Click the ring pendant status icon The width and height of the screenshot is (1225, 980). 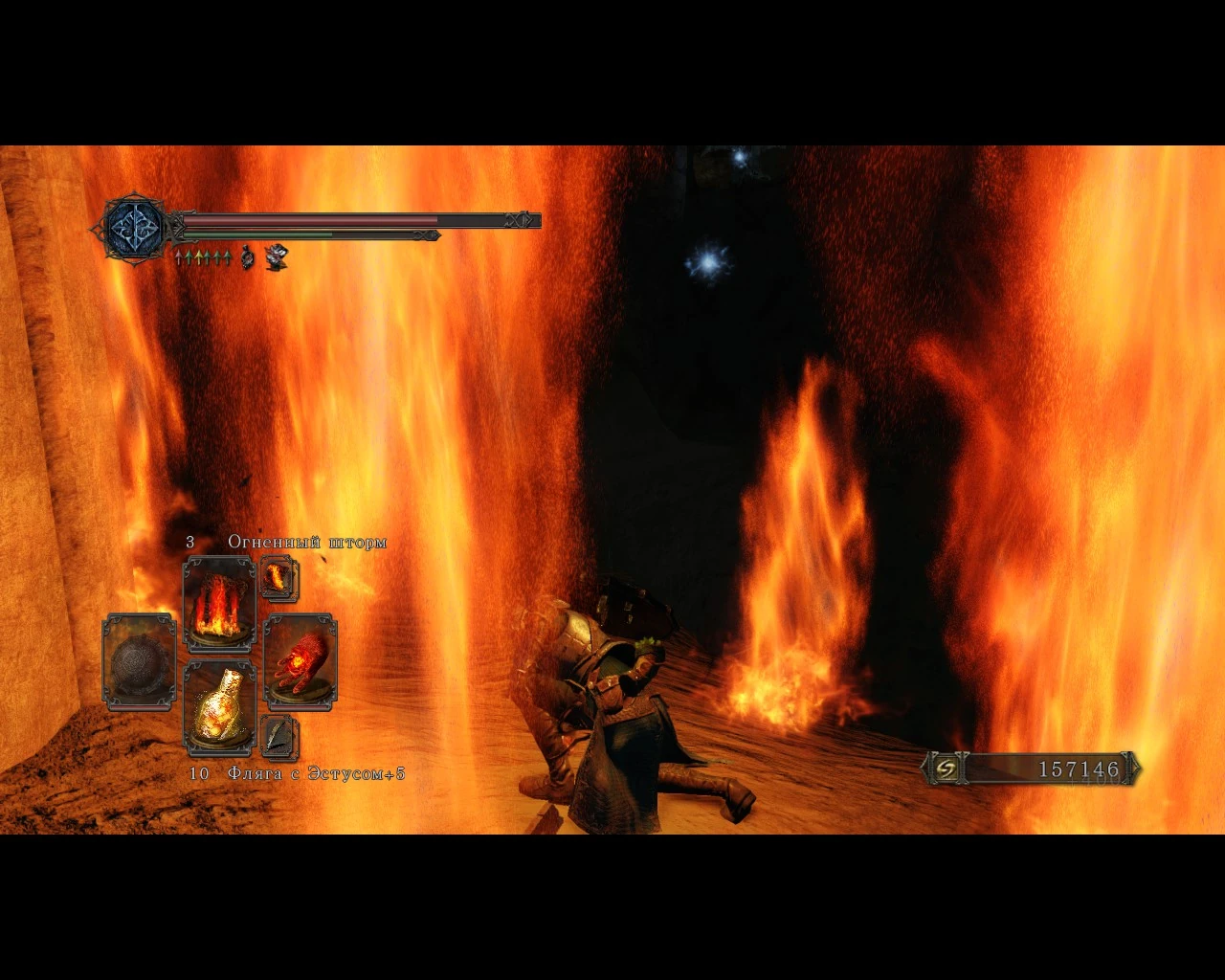[245, 257]
